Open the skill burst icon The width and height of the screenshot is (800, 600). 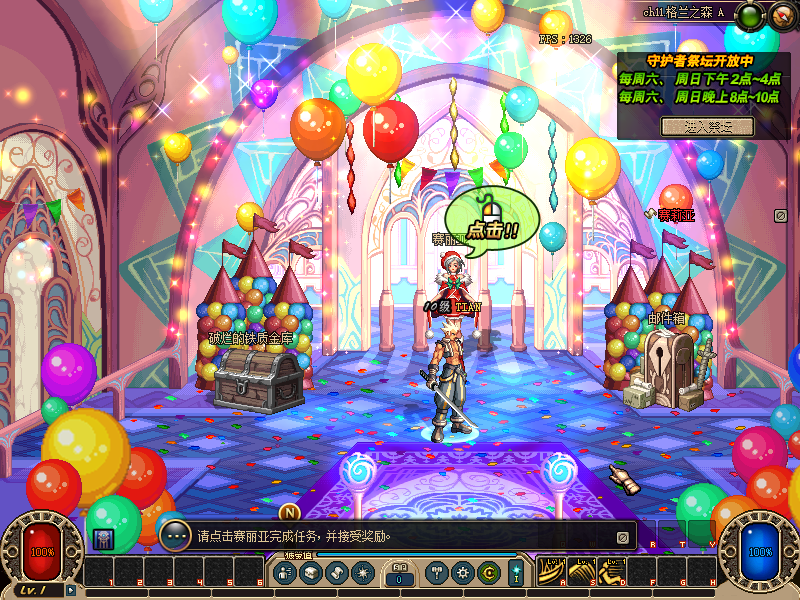[362, 573]
